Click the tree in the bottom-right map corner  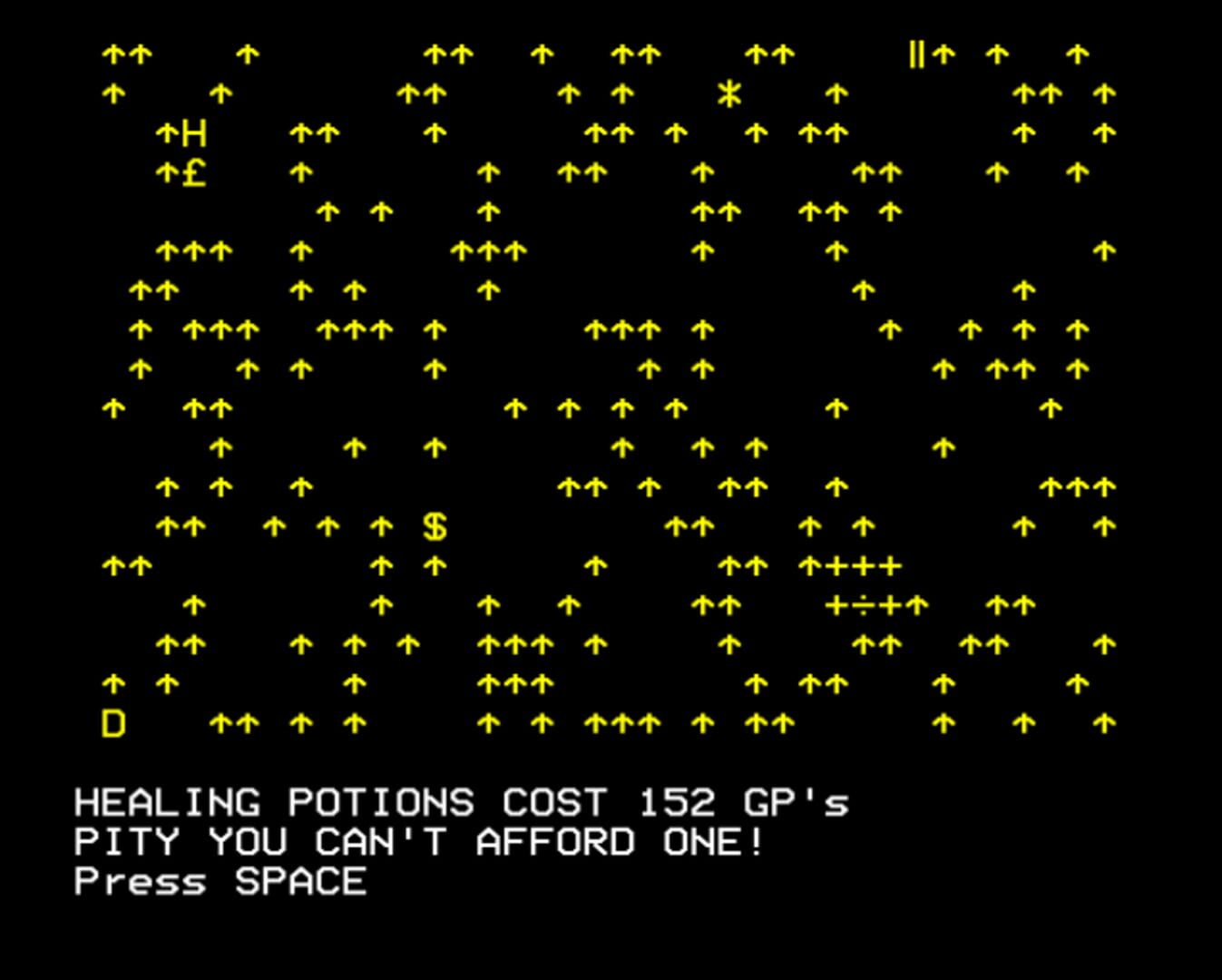[1103, 723]
